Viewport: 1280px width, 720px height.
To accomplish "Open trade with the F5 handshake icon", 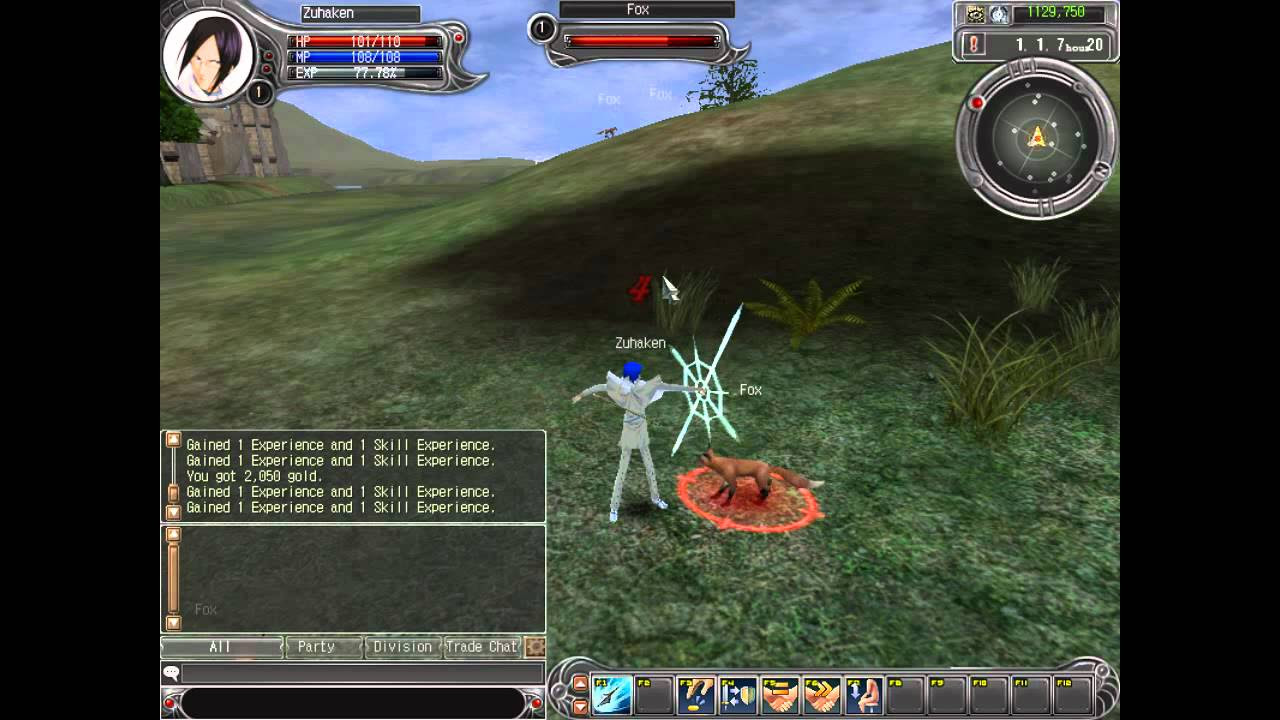I will tap(781, 694).
